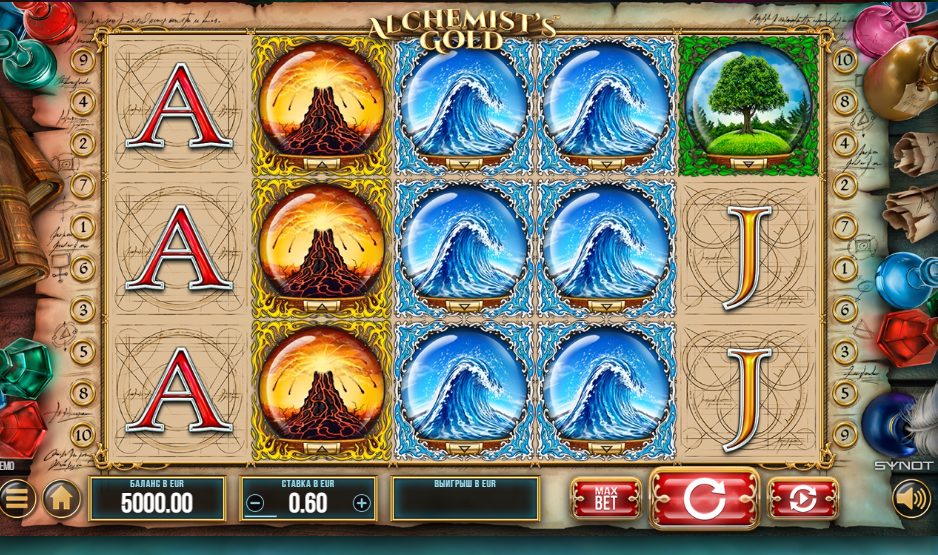The height and width of the screenshot is (555, 938).
Task: Go to the home lobby
Action: 62,497
